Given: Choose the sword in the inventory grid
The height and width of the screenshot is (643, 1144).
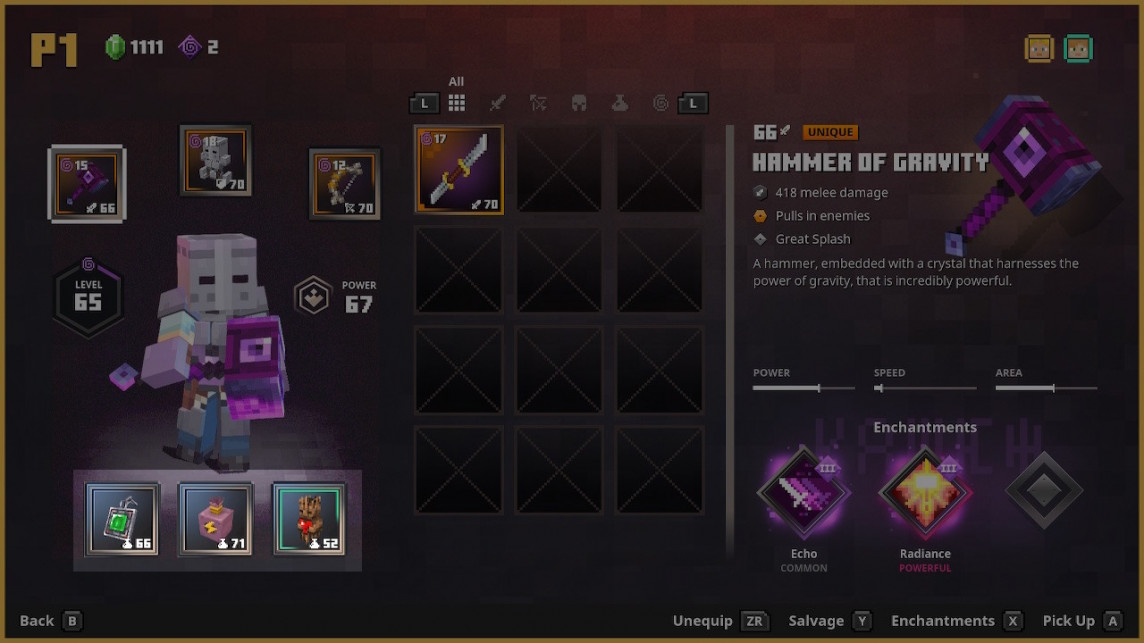Looking at the screenshot, I should pyautogui.click(x=459, y=169).
